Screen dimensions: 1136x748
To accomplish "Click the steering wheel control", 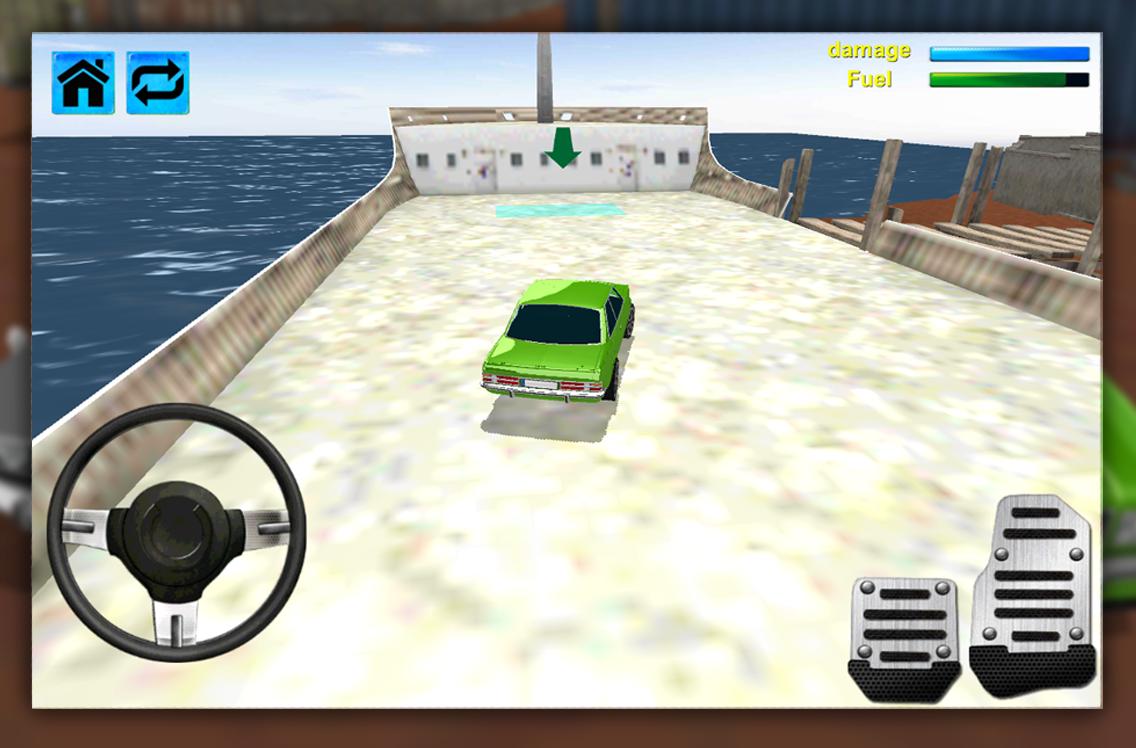I will [176, 532].
